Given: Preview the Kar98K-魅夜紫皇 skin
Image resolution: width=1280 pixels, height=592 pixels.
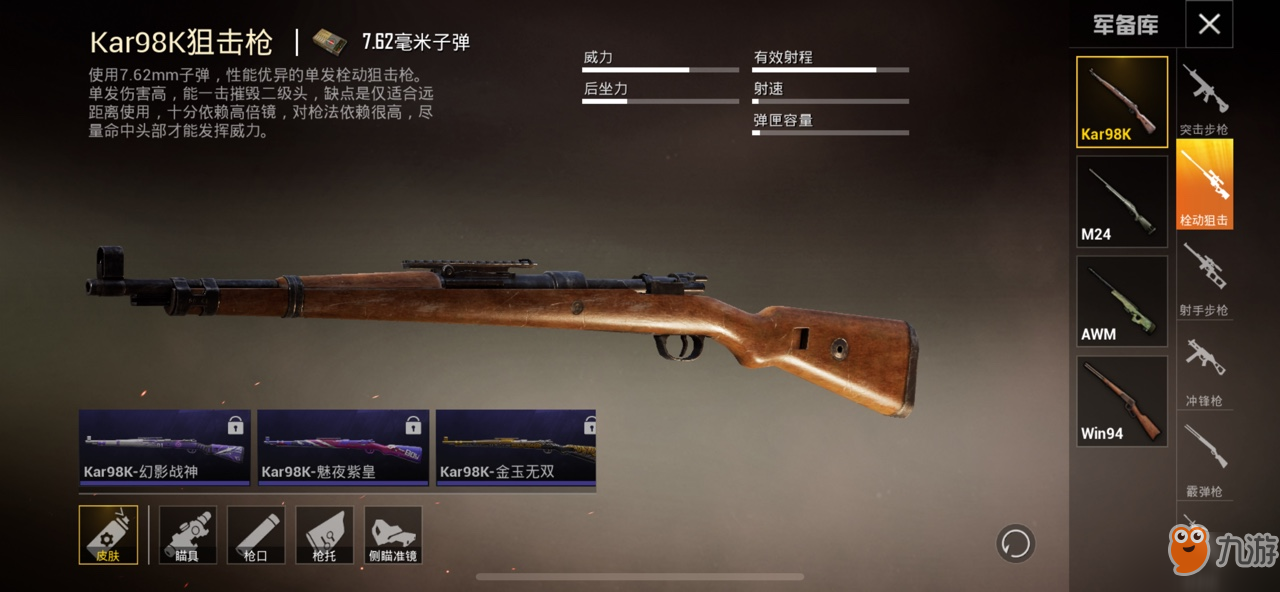Looking at the screenshot, I should (x=343, y=447).
